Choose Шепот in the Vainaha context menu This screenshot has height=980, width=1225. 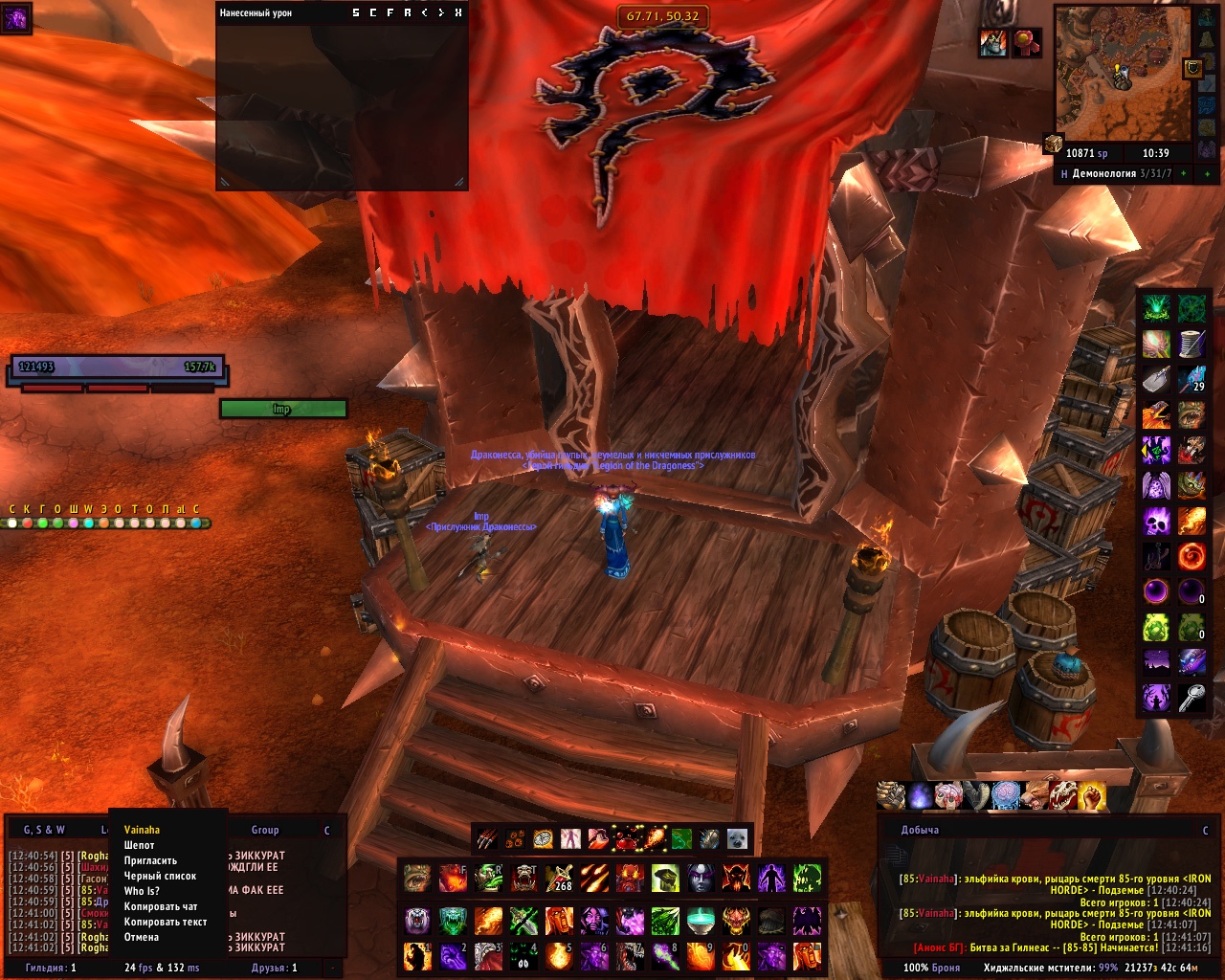140,845
